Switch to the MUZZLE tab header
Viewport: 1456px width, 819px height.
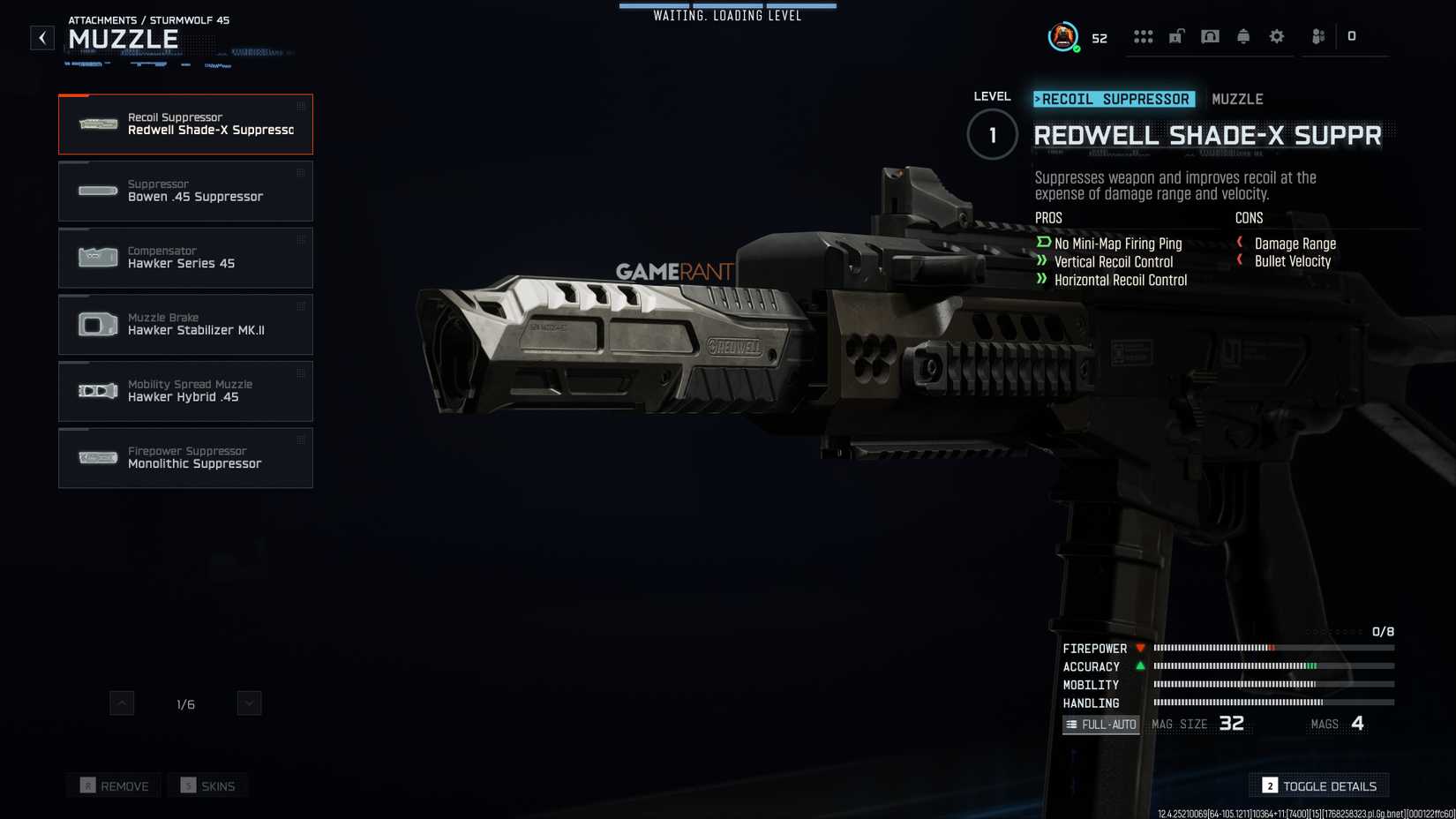tap(1238, 99)
